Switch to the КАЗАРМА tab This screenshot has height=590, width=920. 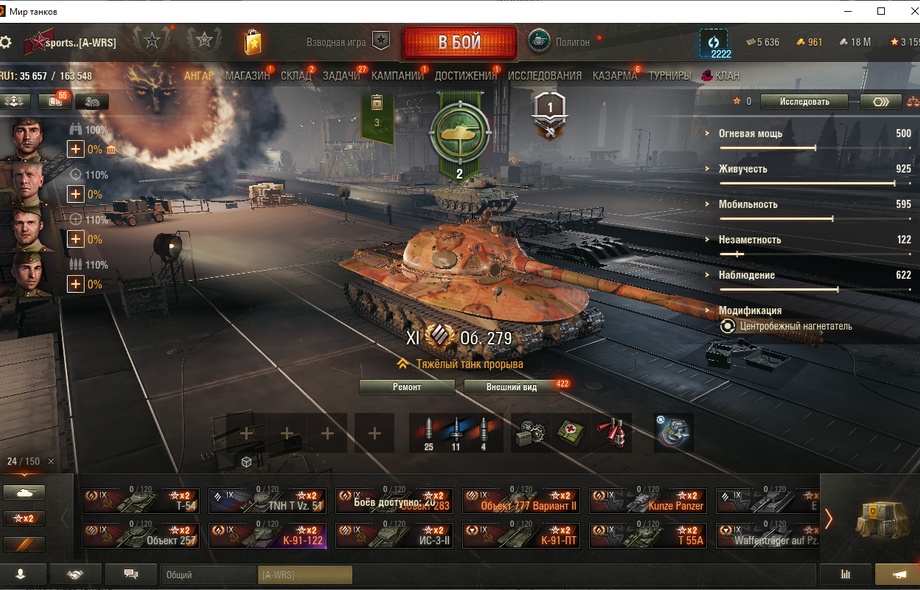point(614,76)
